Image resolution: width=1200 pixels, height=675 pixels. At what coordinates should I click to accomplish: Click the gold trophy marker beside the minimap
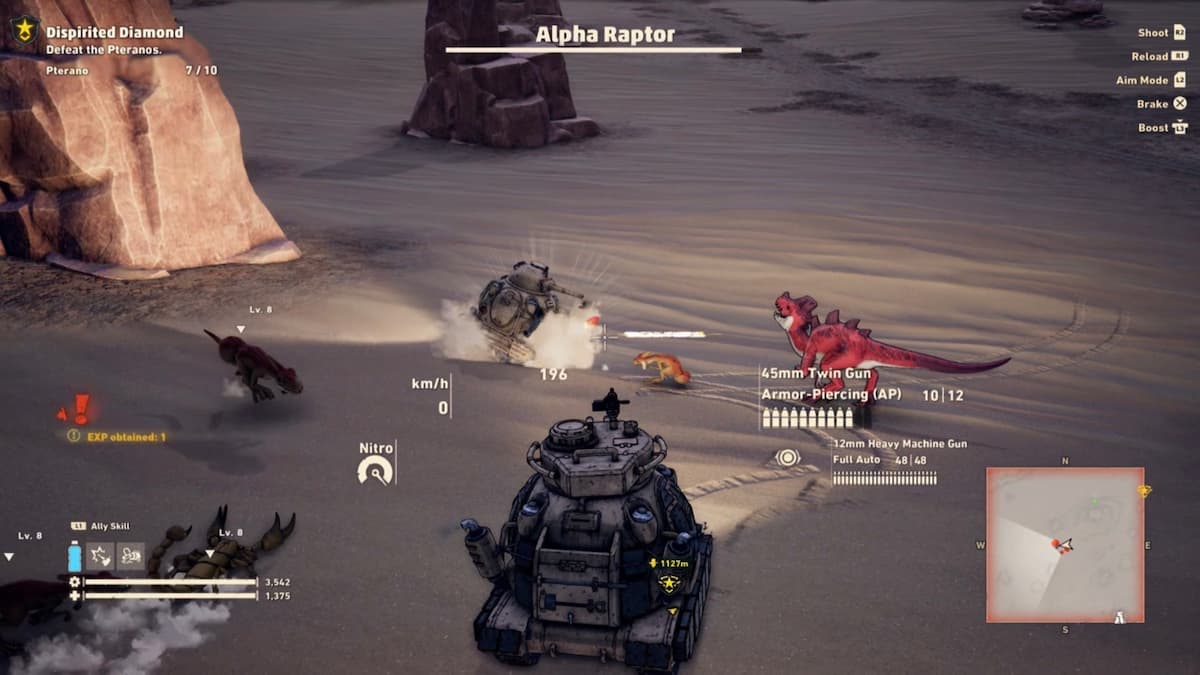(x=1144, y=490)
